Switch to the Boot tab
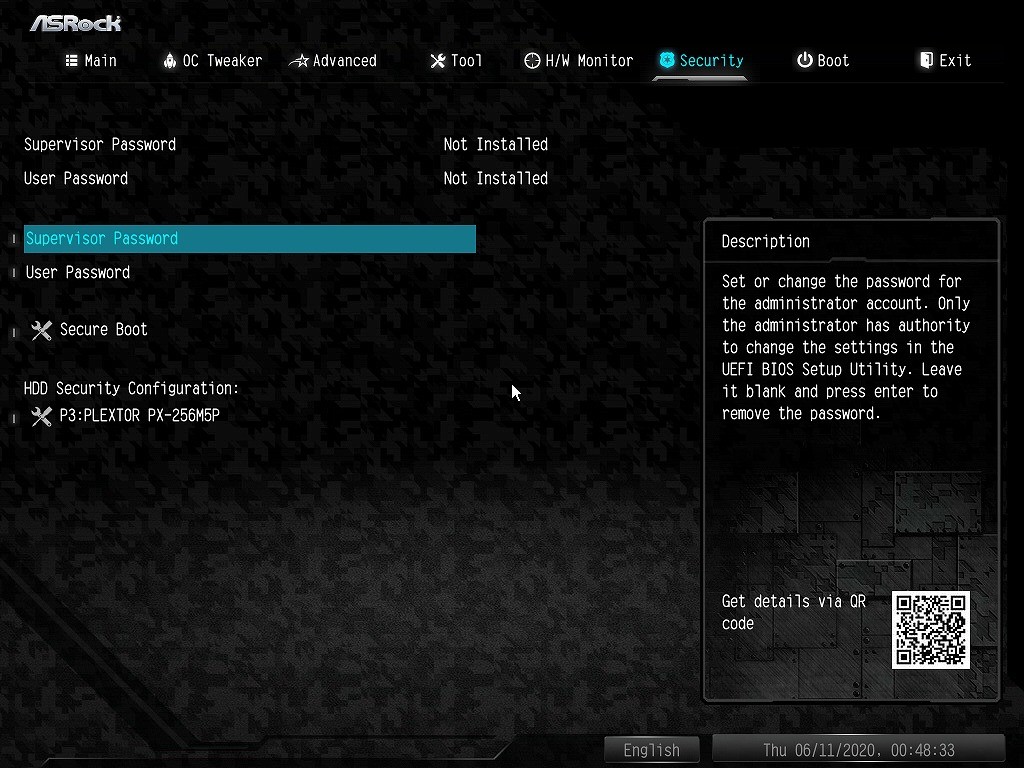This screenshot has height=768, width=1024. coord(823,61)
